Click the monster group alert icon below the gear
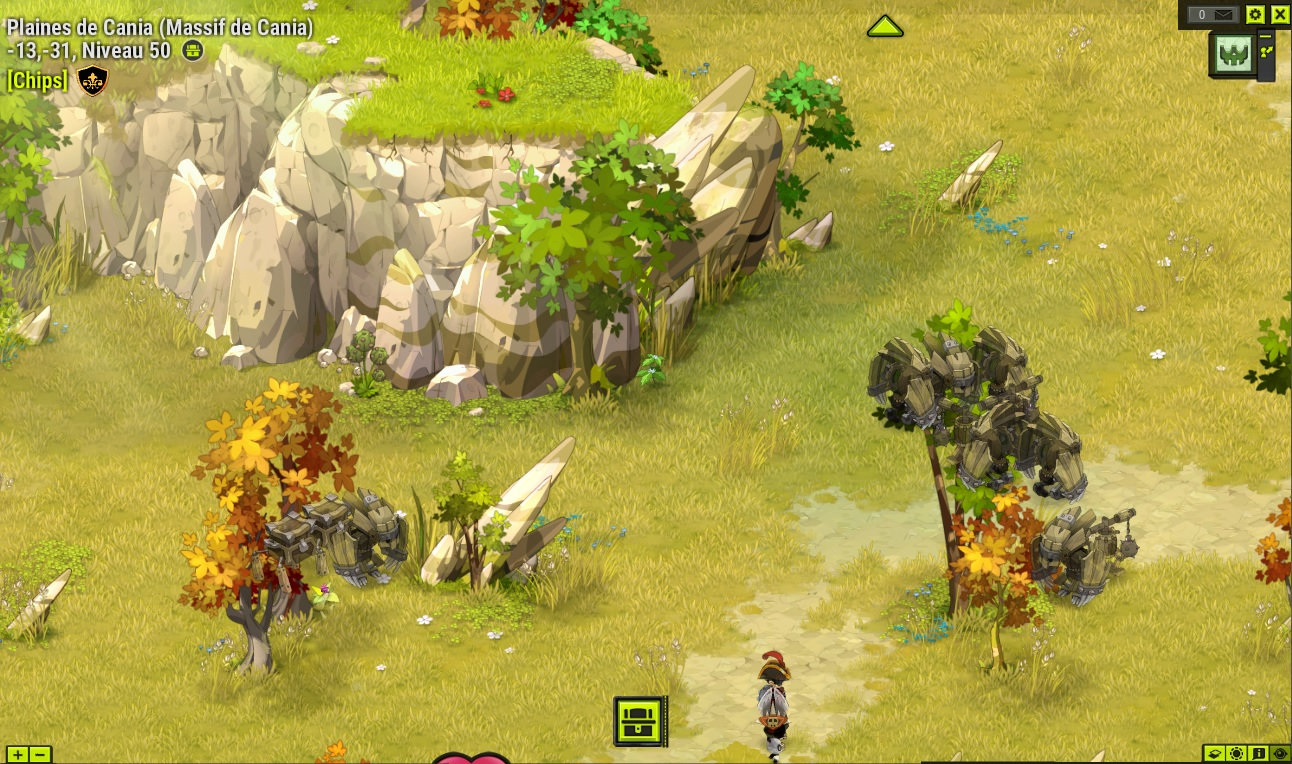 (x=1232, y=52)
